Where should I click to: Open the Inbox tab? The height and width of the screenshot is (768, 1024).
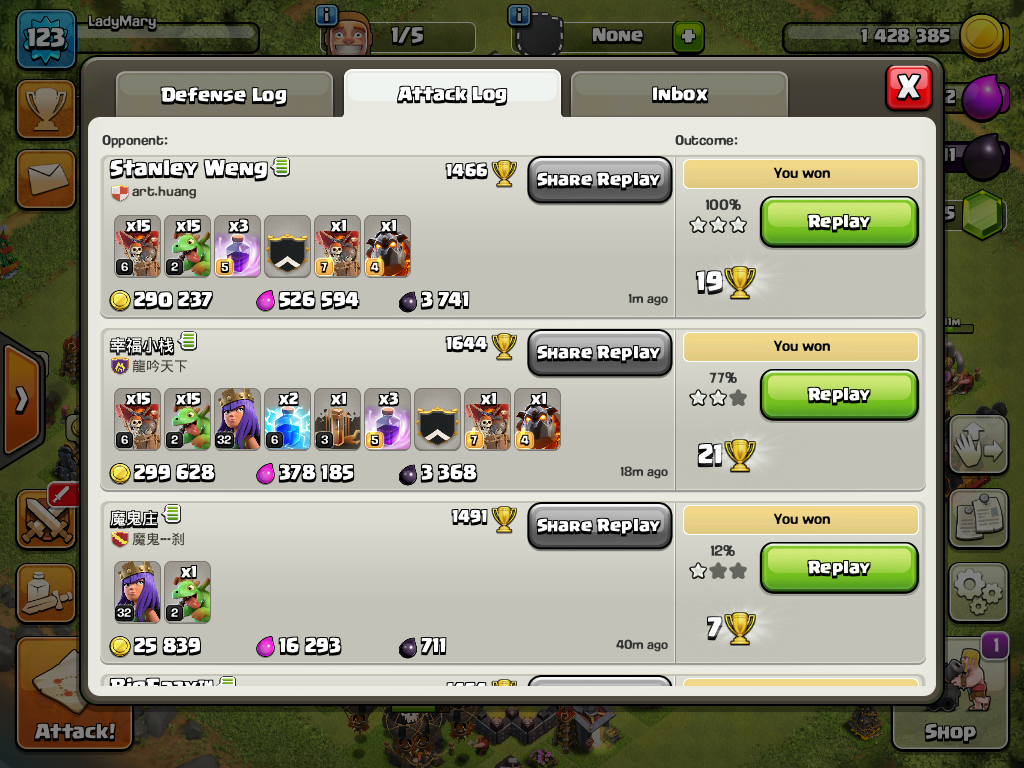point(679,95)
